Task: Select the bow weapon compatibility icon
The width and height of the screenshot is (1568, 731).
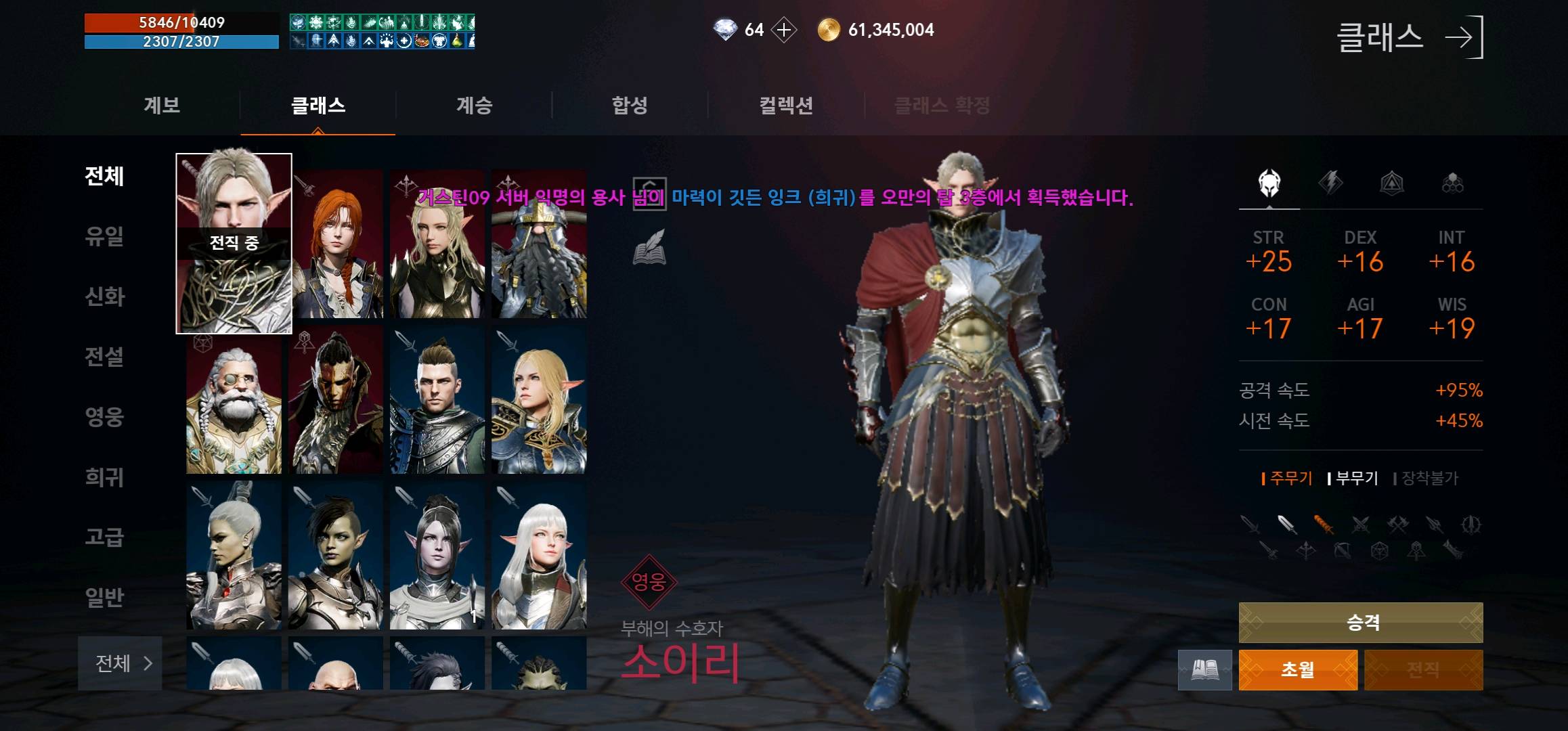Action: coord(1342,552)
